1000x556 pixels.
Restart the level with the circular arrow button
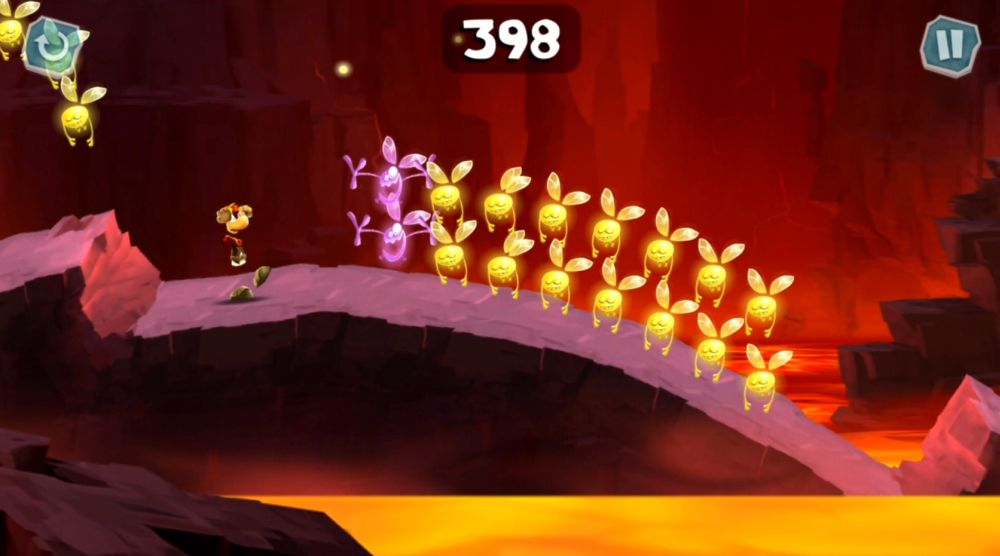point(49,44)
